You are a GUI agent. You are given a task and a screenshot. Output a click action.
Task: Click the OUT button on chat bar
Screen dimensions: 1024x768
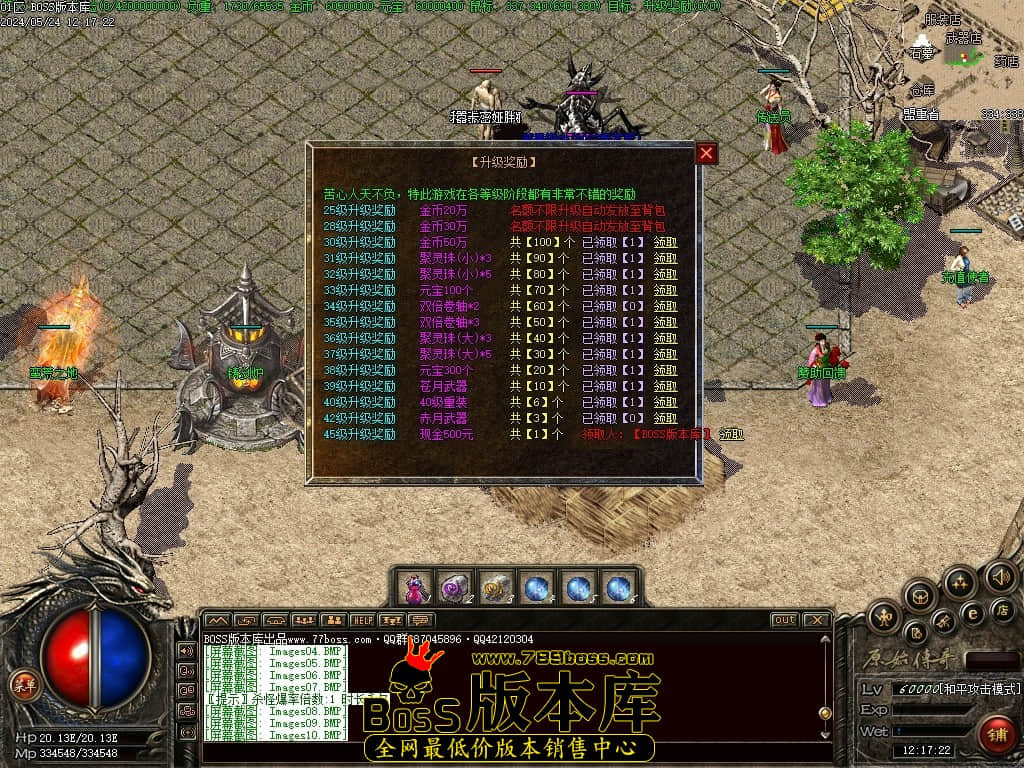785,620
